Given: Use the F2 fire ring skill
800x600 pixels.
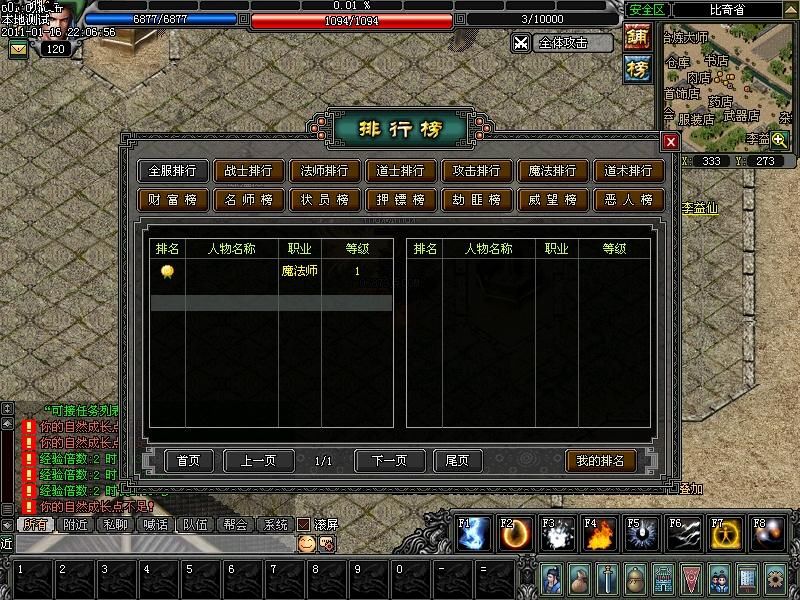Looking at the screenshot, I should point(514,535).
